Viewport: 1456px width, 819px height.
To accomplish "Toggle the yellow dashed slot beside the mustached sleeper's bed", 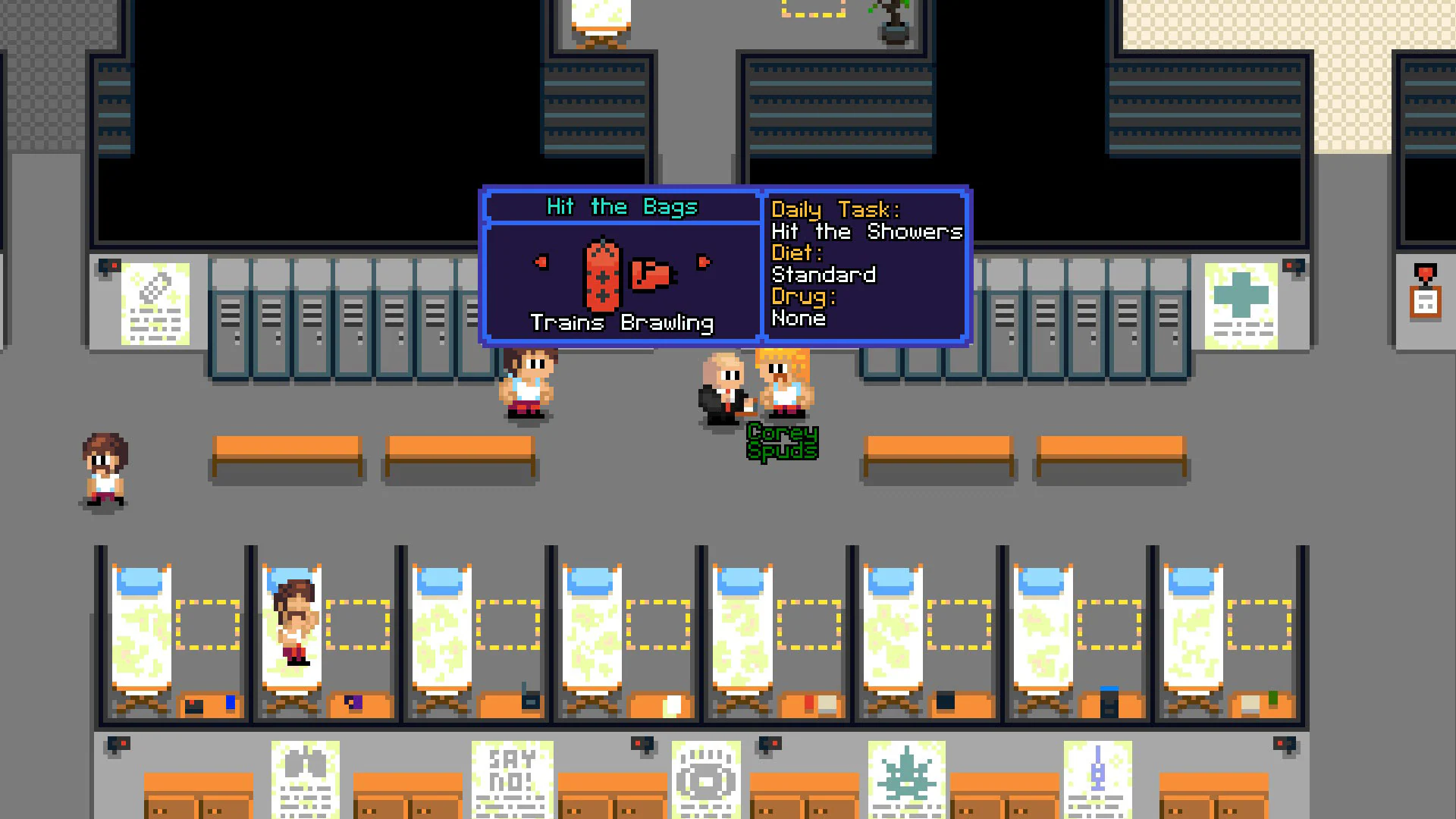I will [x=356, y=623].
